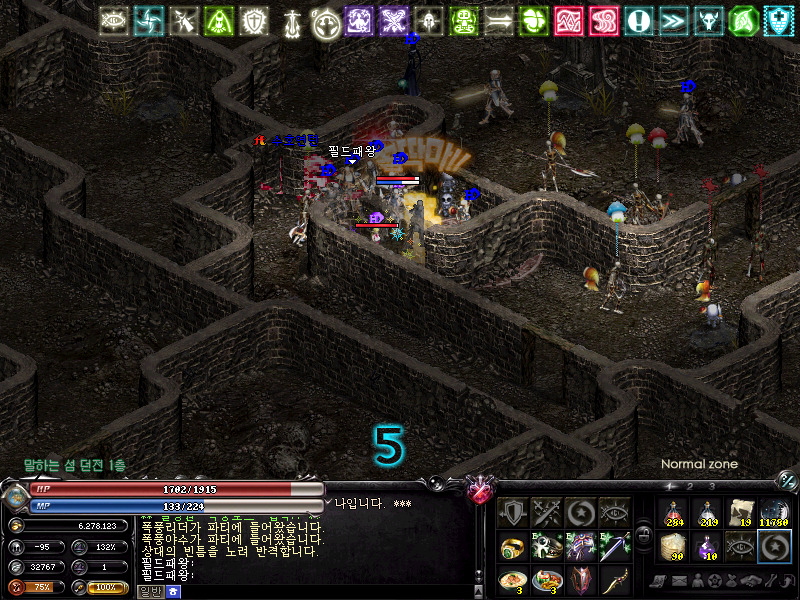Use the red potion stack of 284

pos(675,512)
